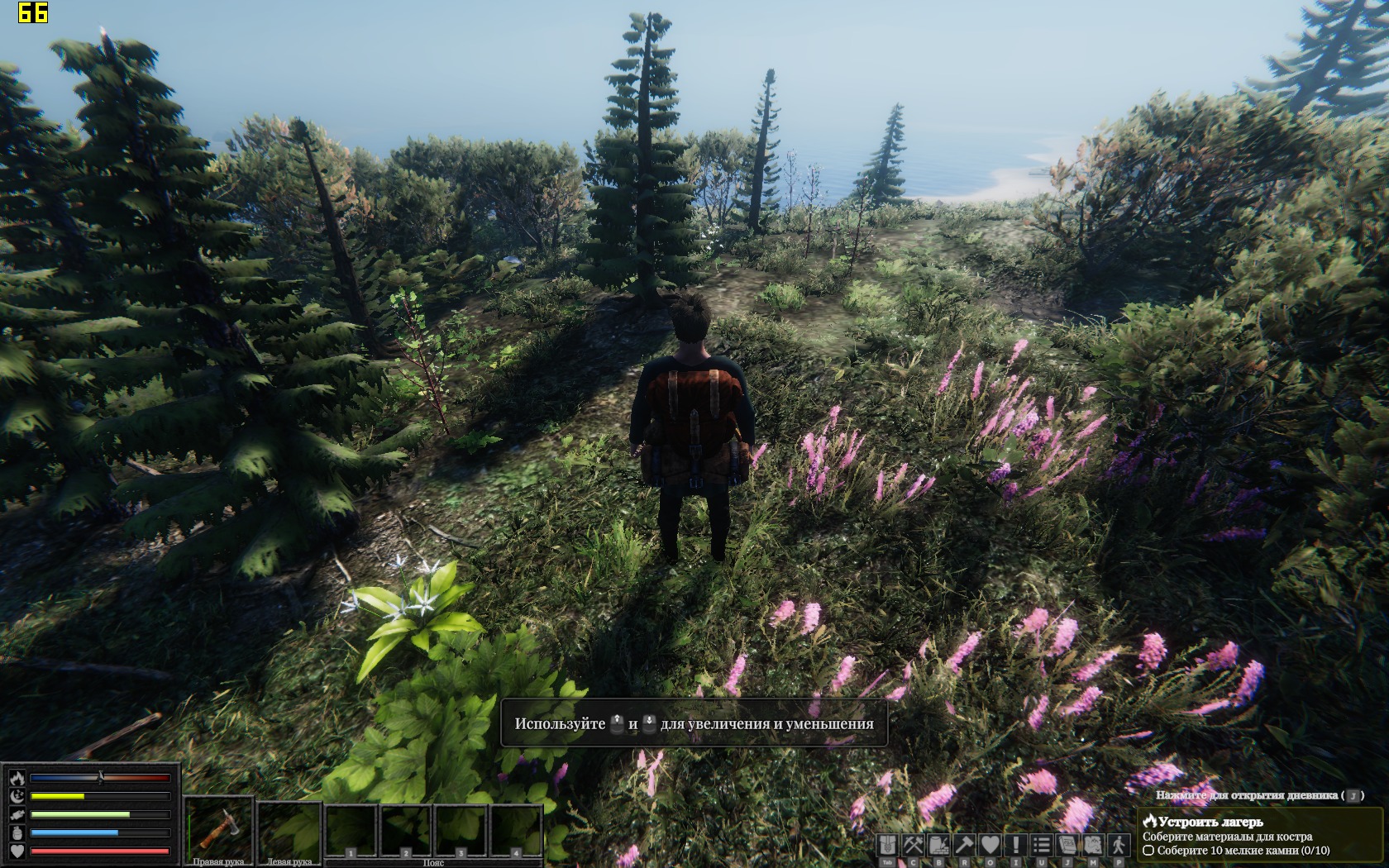The width and height of the screenshot is (1389, 868).
Task: Open the map icon
Action: 1093,845
